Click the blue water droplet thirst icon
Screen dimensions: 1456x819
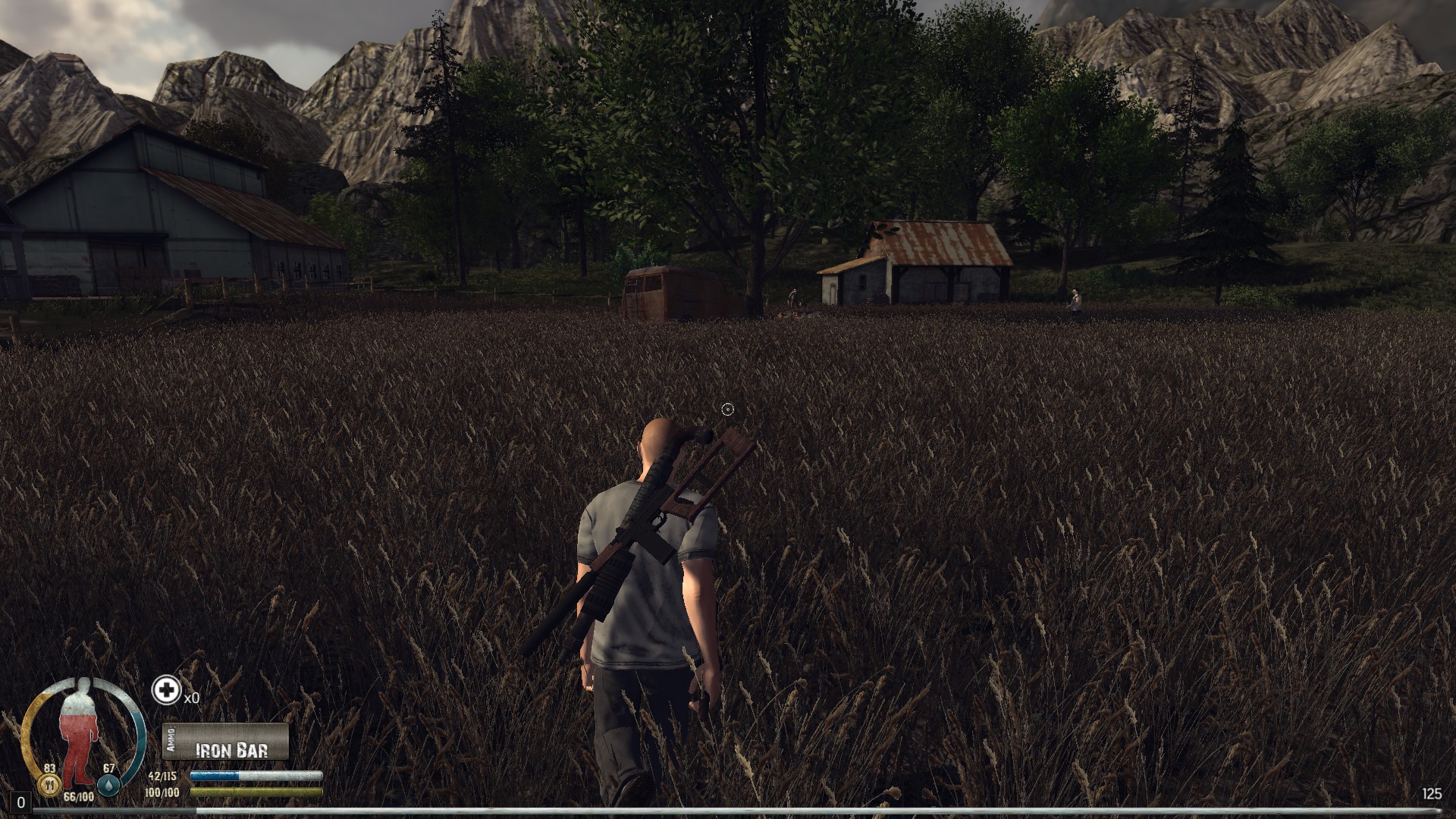click(109, 786)
